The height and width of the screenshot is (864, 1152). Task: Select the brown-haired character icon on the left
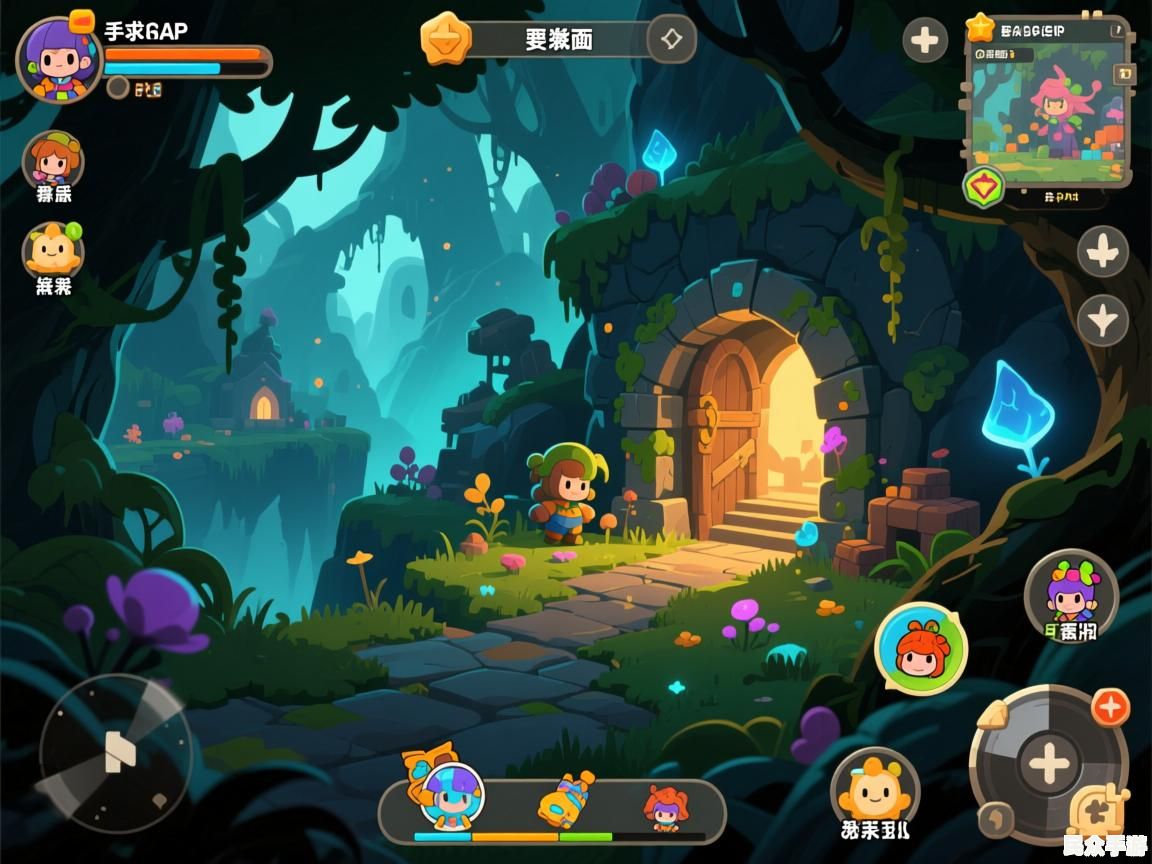[52, 159]
